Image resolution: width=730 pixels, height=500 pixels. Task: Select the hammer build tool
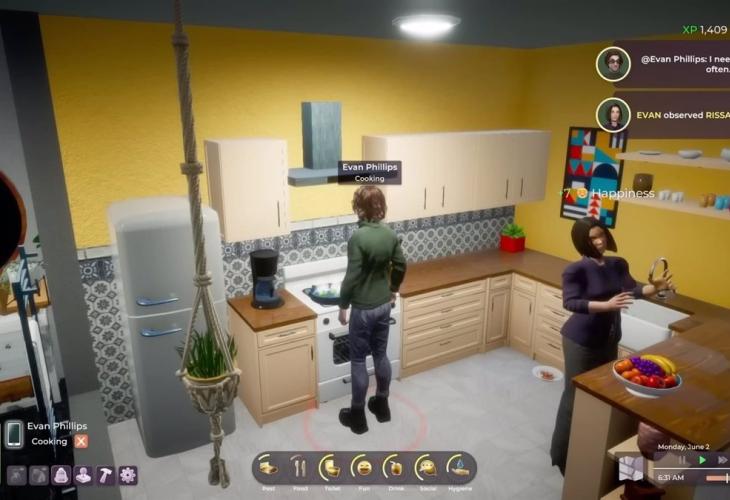[105, 475]
